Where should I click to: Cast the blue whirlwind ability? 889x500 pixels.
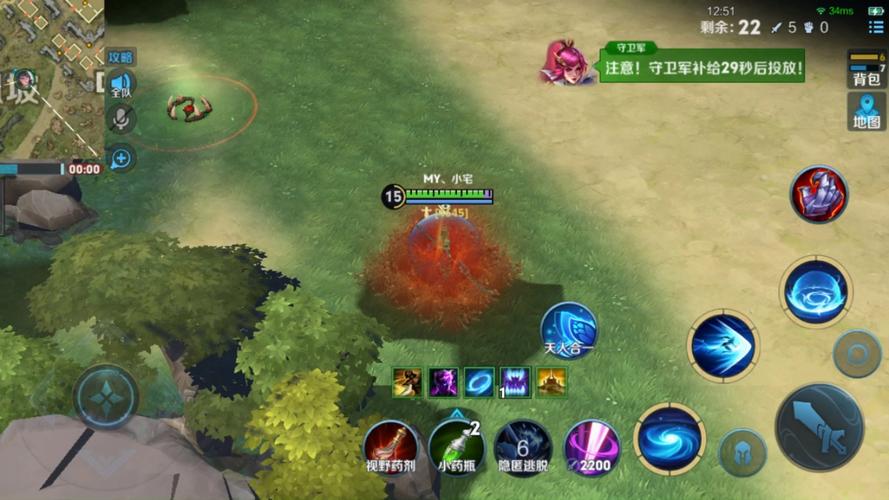pos(816,292)
